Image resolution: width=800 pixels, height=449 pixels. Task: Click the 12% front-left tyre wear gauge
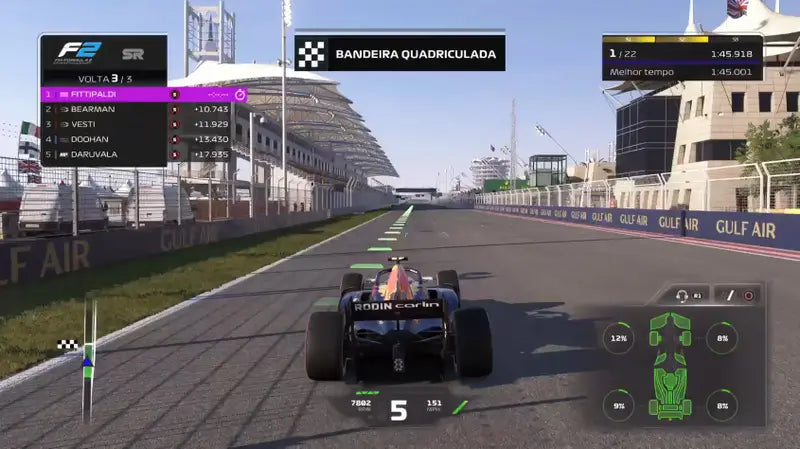tap(618, 338)
